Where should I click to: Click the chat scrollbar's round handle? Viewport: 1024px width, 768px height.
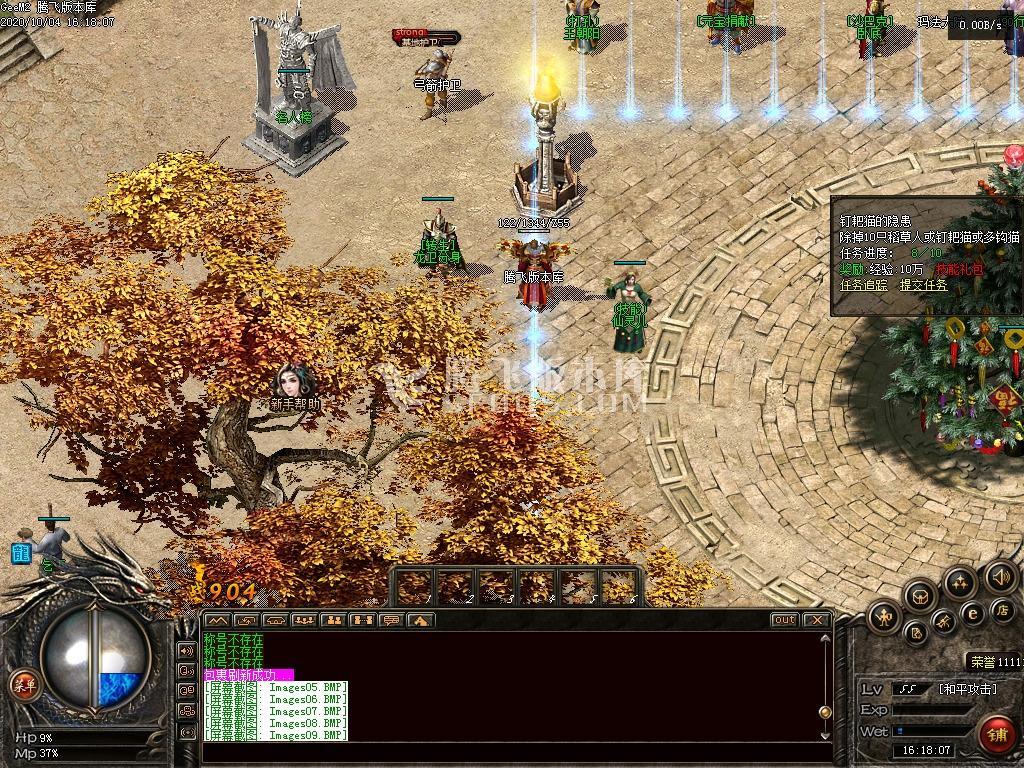tap(825, 712)
